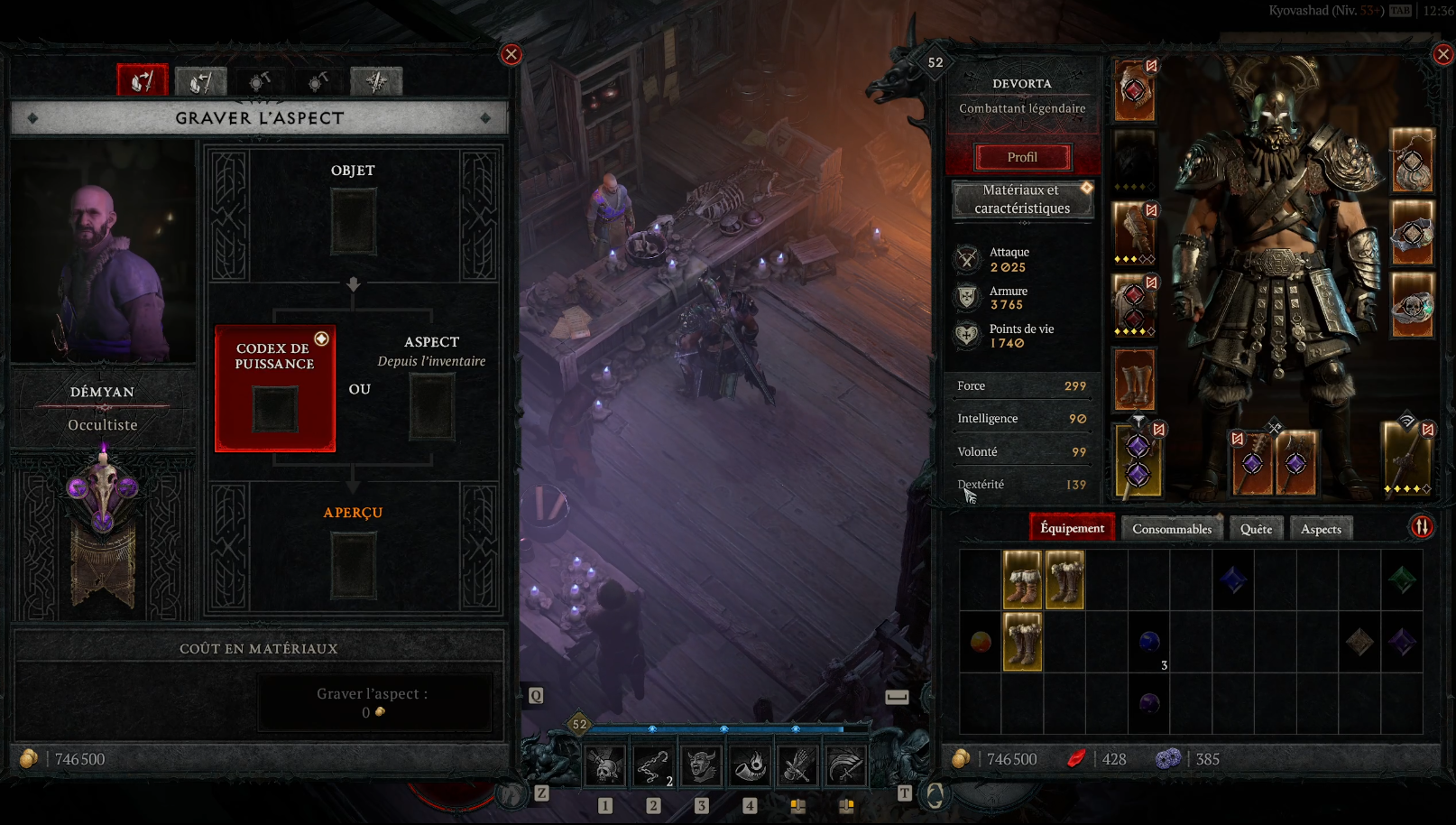Image resolution: width=1456 pixels, height=825 pixels.
Task: Open the Profil view
Action: click(1022, 157)
